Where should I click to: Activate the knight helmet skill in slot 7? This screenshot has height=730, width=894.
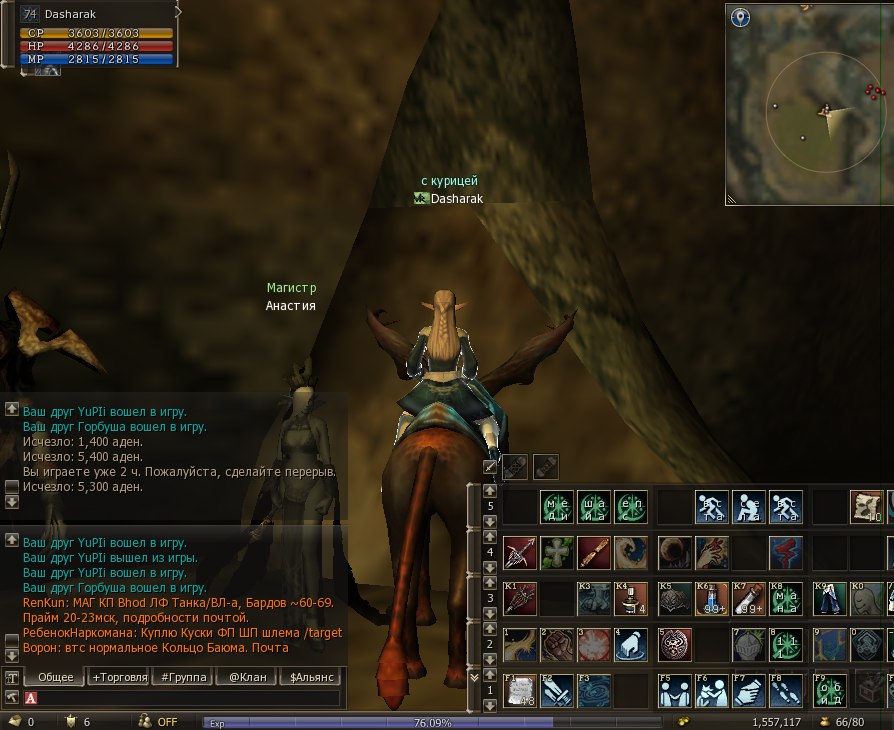pyautogui.click(x=750, y=644)
